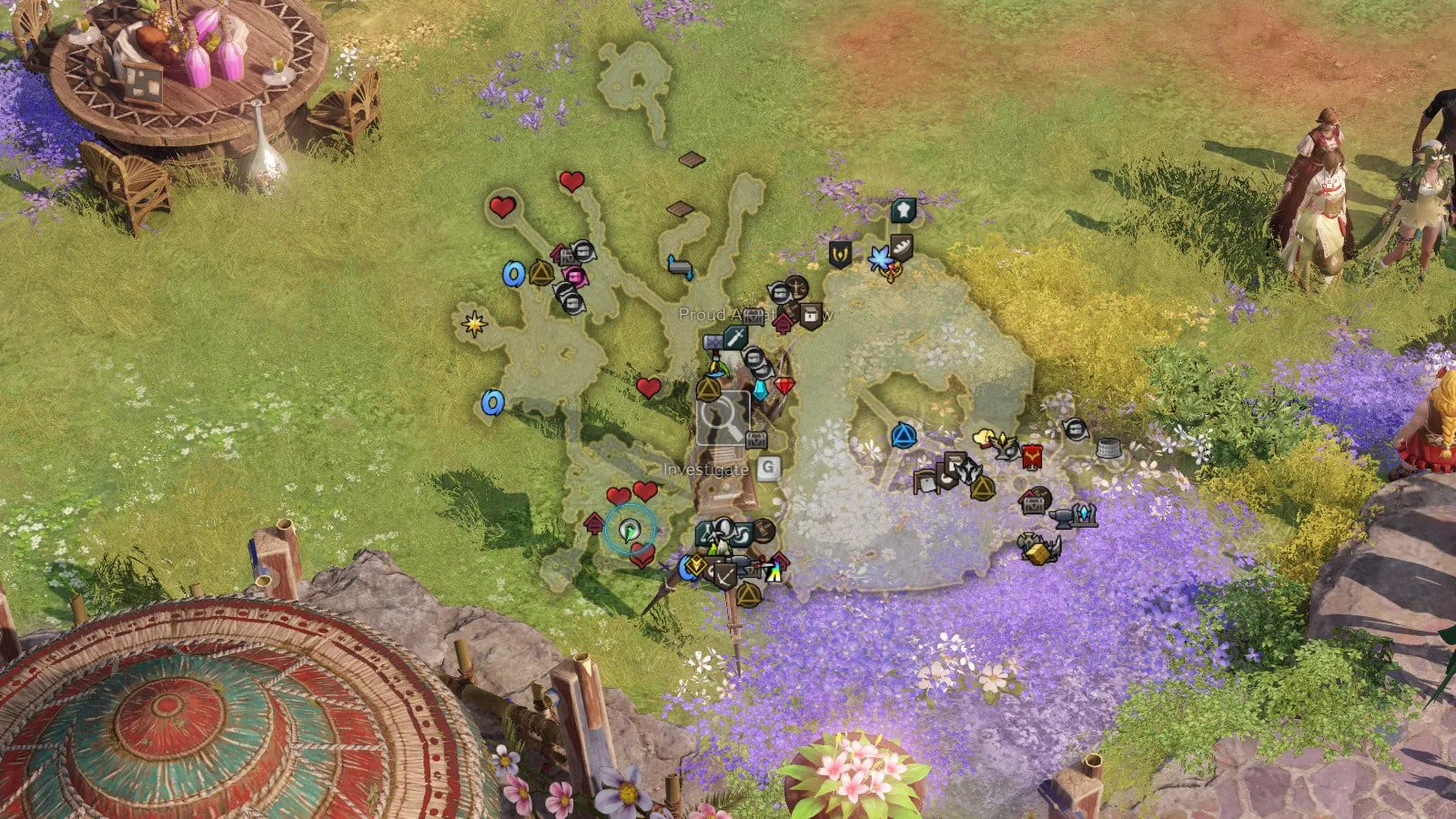
Task: Select the blue triangle triport marker
Action: pos(902,436)
